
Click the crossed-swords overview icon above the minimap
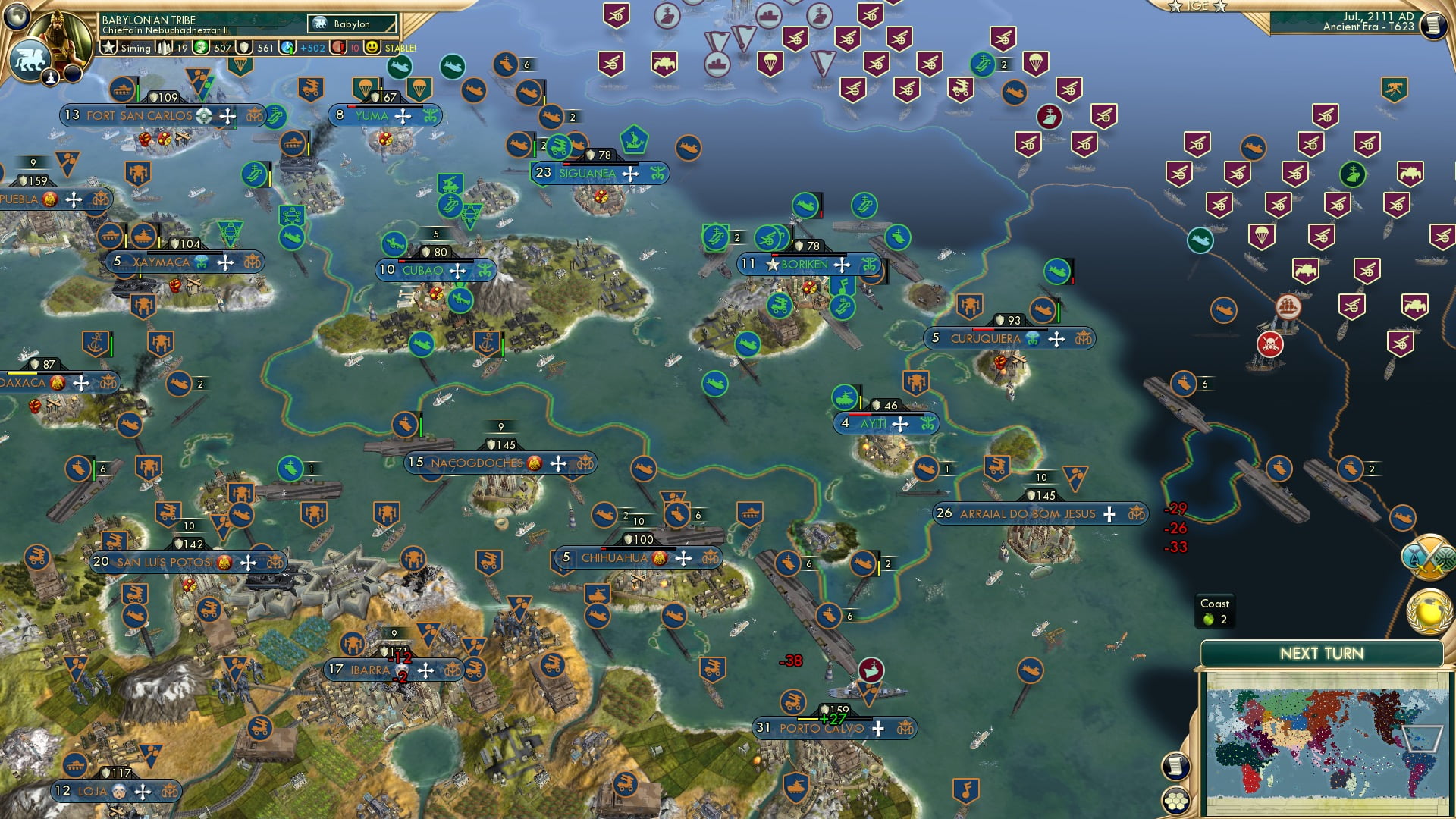click(1429, 559)
